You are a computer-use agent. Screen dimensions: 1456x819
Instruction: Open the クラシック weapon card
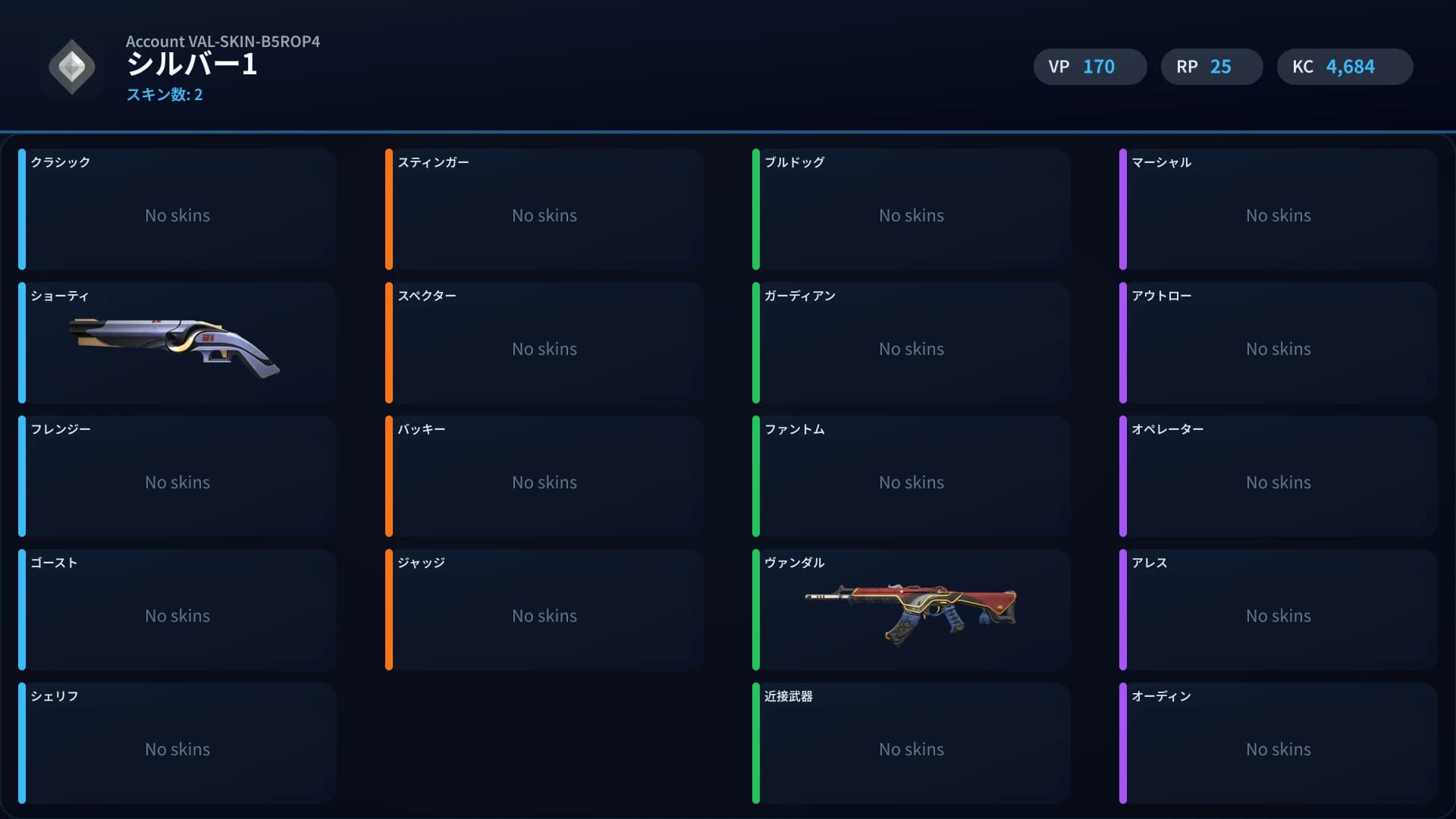pos(177,209)
